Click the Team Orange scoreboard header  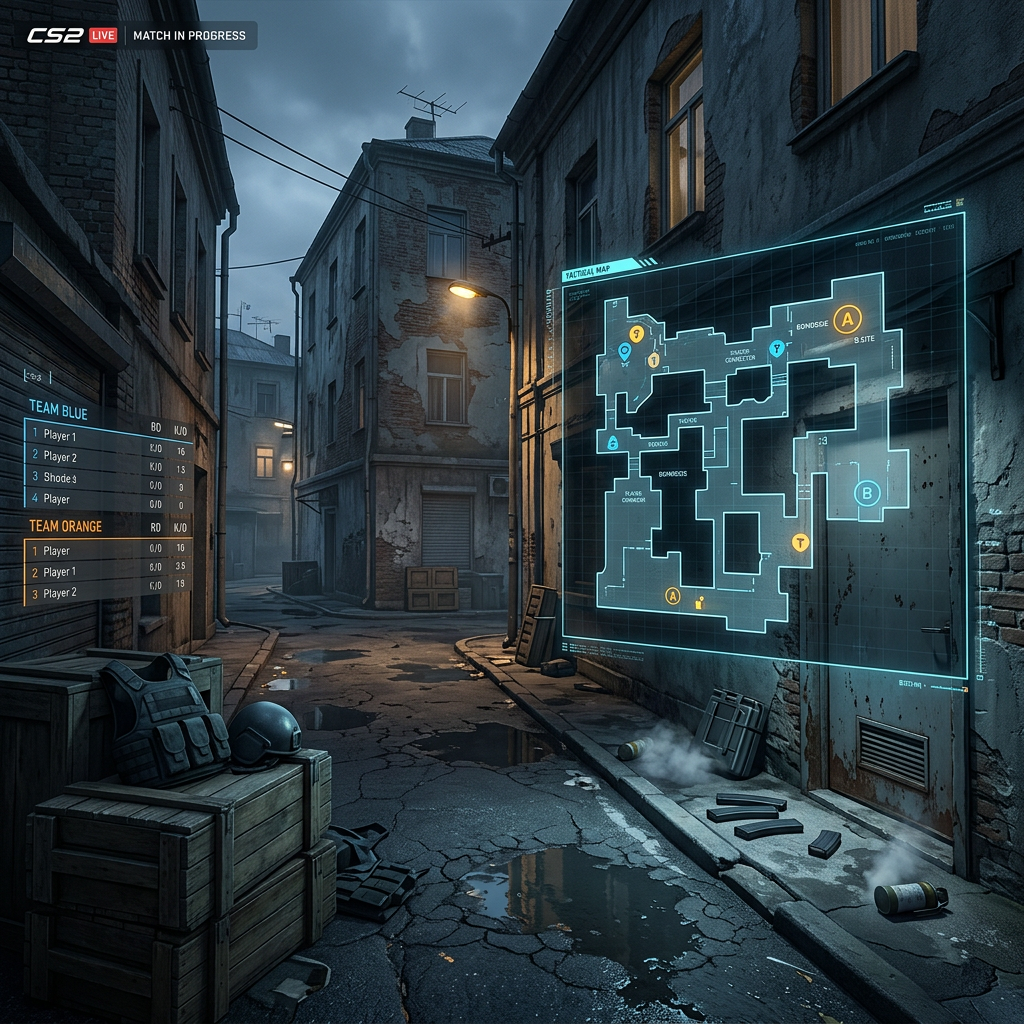(x=66, y=526)
